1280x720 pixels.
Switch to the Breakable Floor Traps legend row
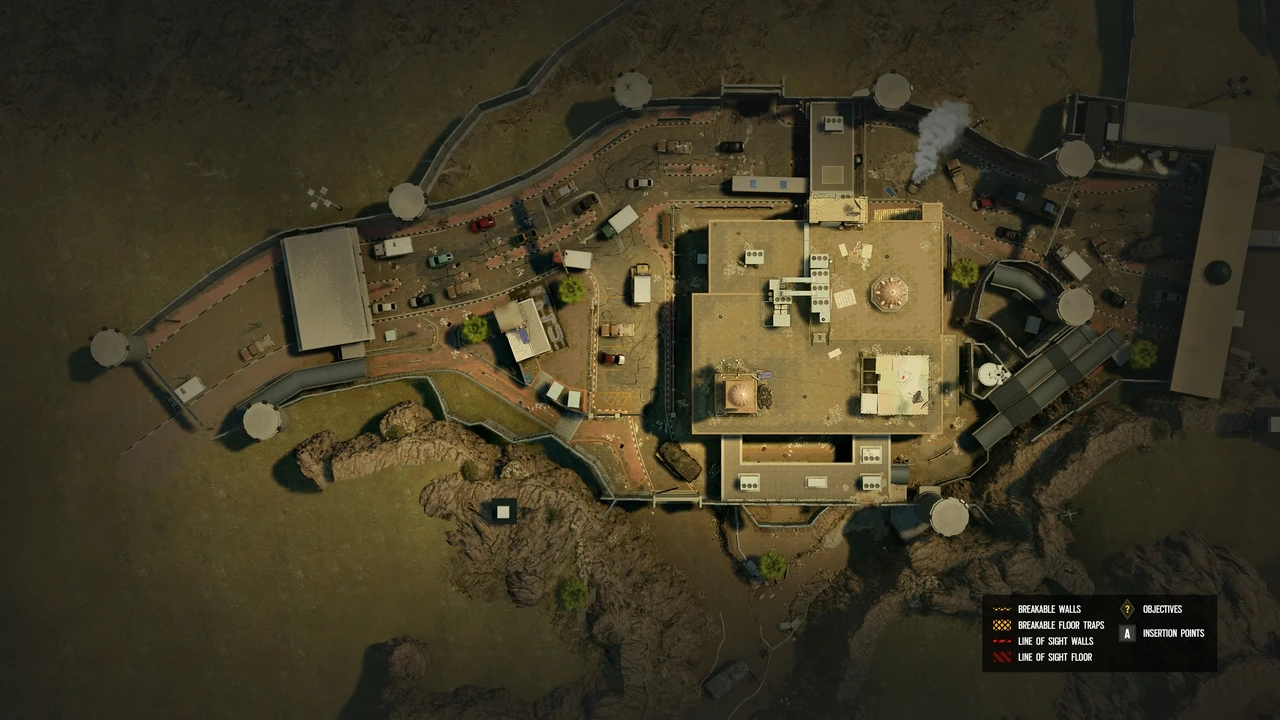coord(1057,624)
